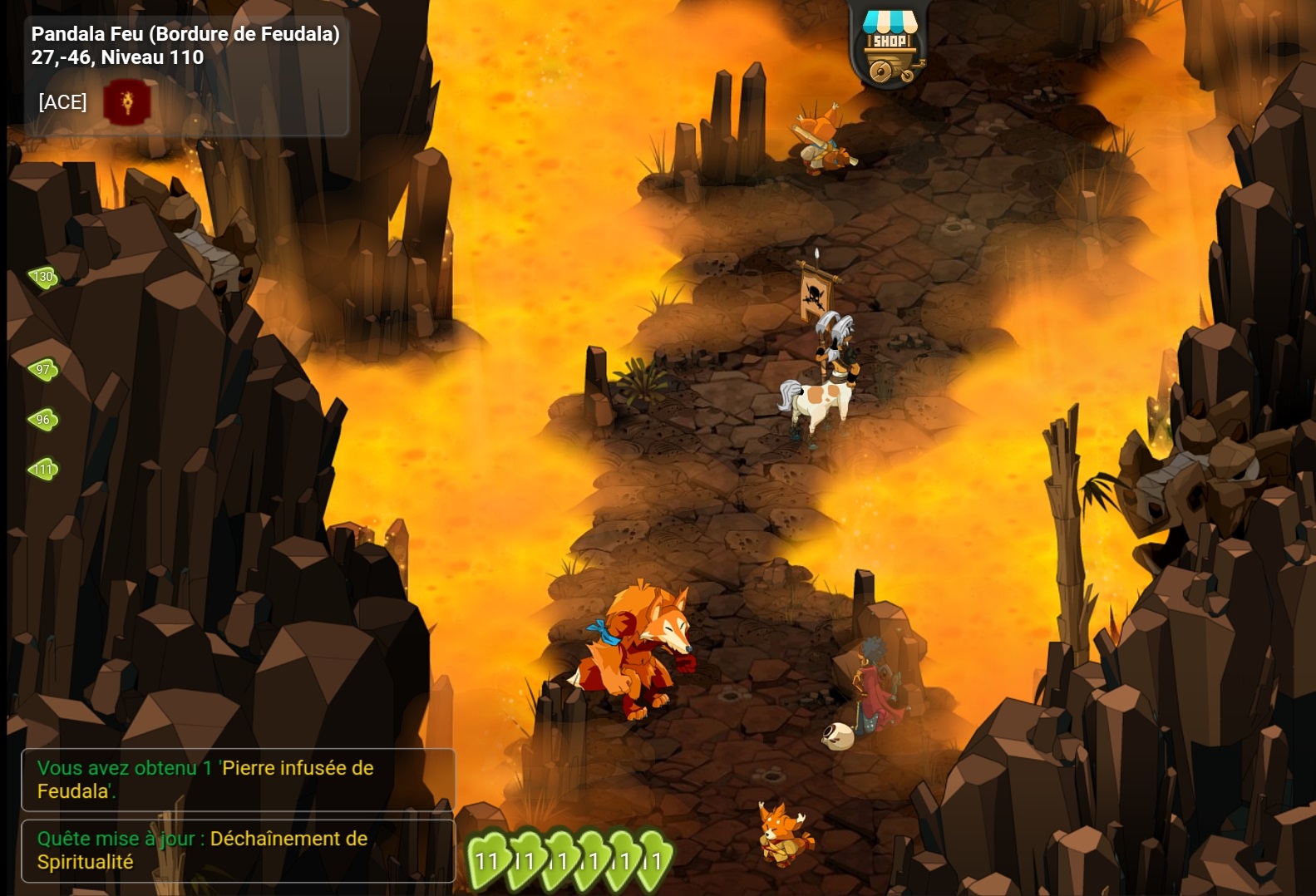Open the Shop cart icon
The height and width of the screenshot is (896, 1316).
[x=889, y=47]
